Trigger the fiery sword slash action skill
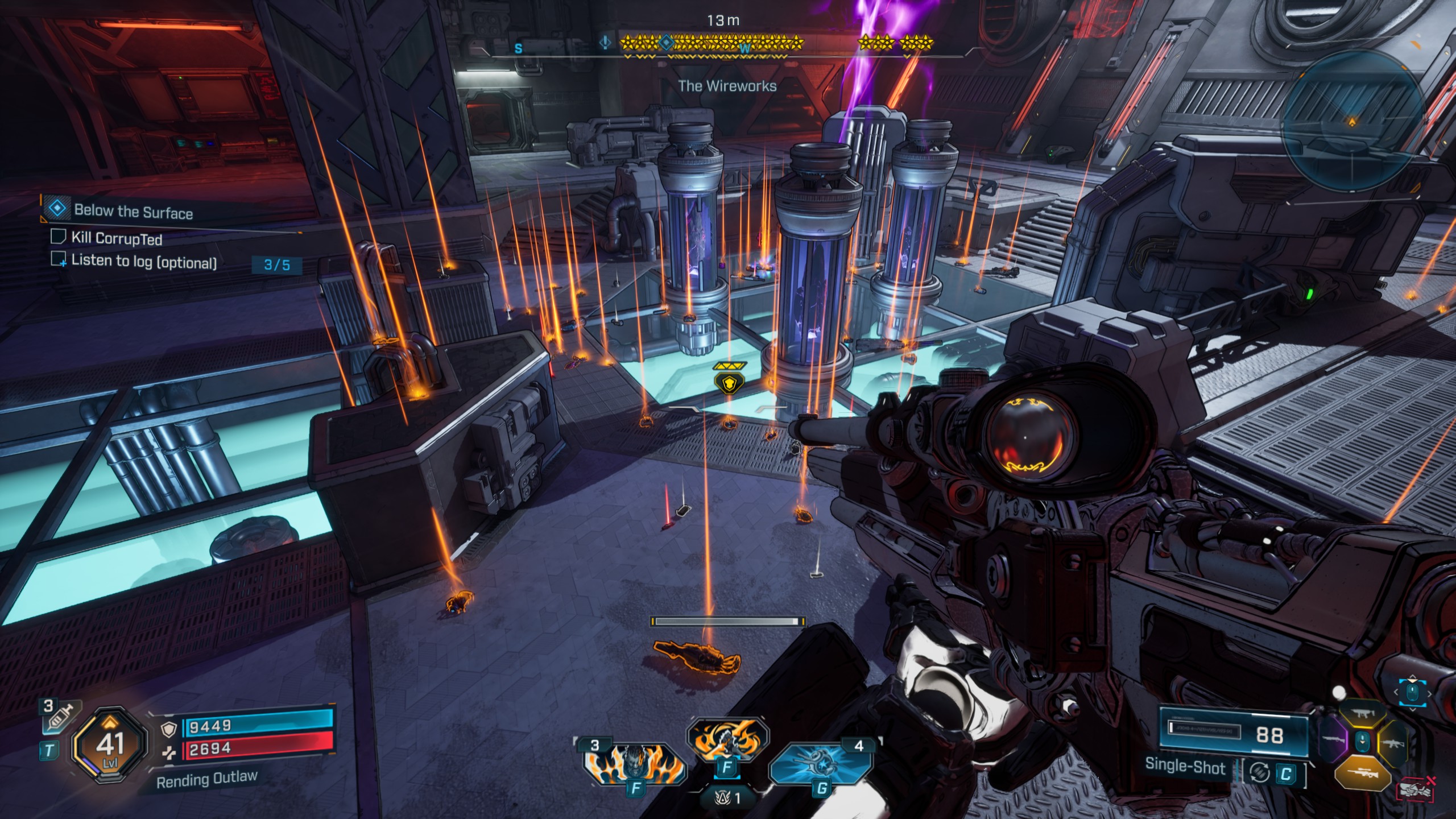This screenshot has height=819, width=1456. point(726,739)
